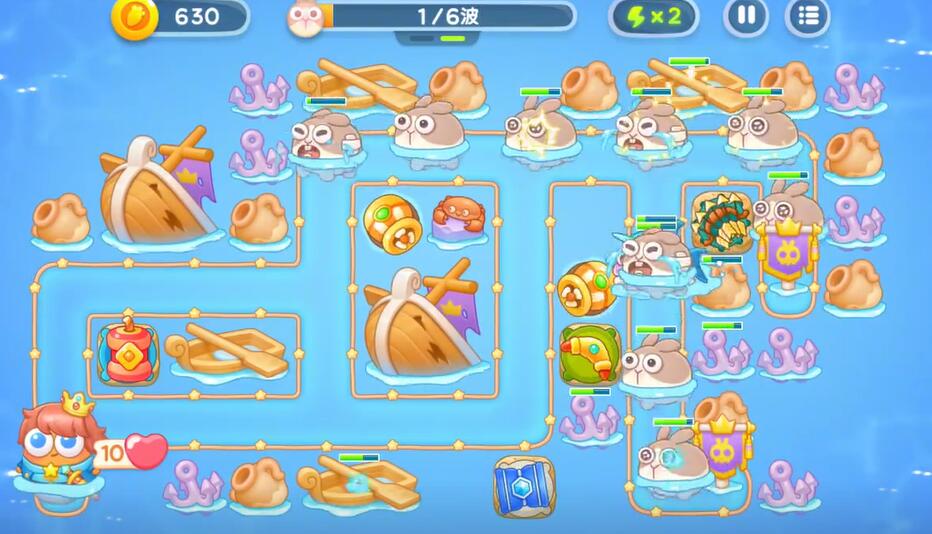Open the list menu button
Viewport: 932px width, 534px height.
click(x=806, y=16)
